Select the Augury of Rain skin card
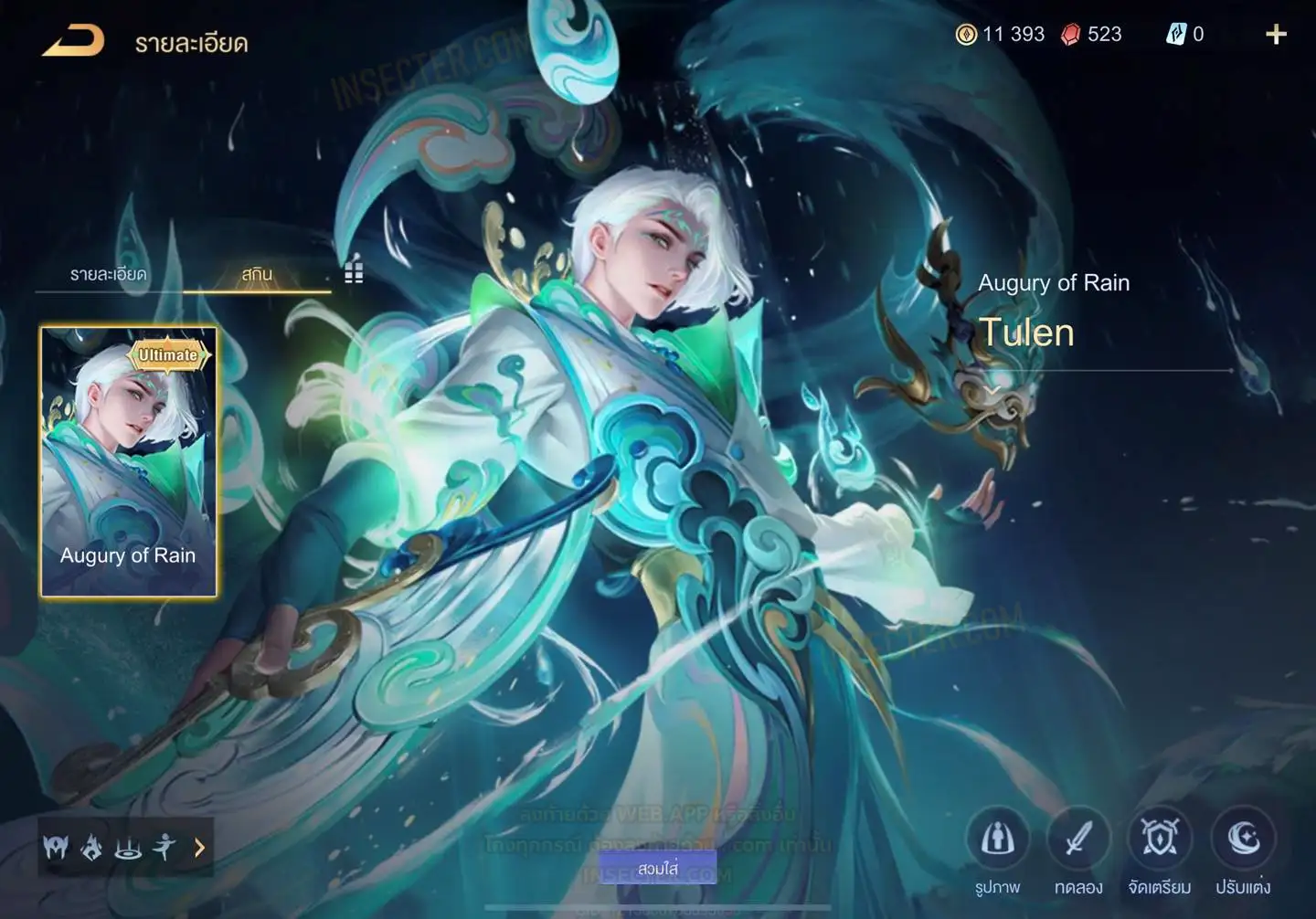This screenshot has height=919, width=1316. [129, 461]
